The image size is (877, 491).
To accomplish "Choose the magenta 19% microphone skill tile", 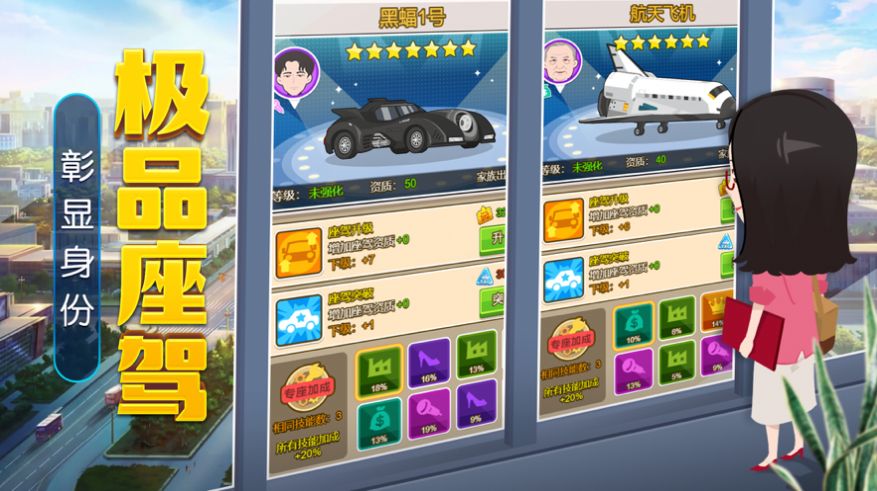I will point(429,414).
